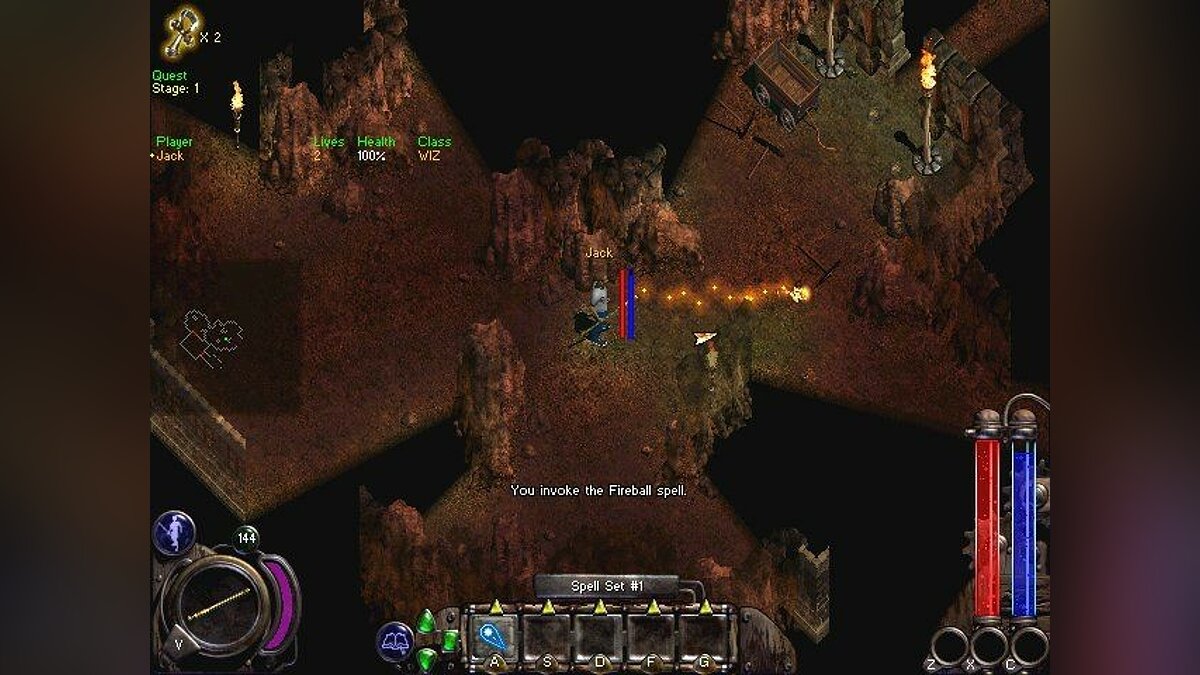The image size is (1200, 675).
Task: Click the keys icon in the corner
Action: tap(180, 34)
